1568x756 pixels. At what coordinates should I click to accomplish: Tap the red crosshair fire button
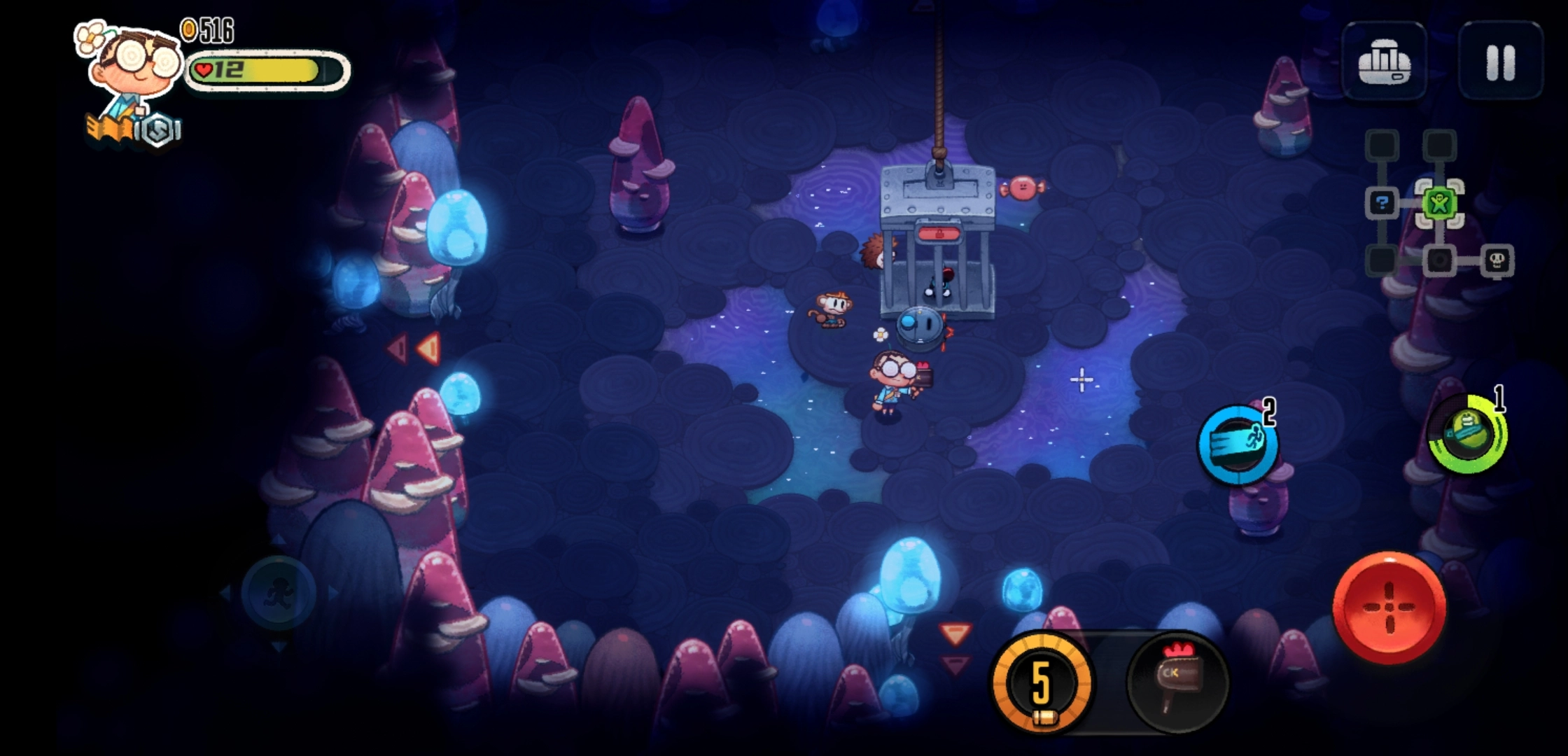pyautogui.click(x=1389, y=607)
